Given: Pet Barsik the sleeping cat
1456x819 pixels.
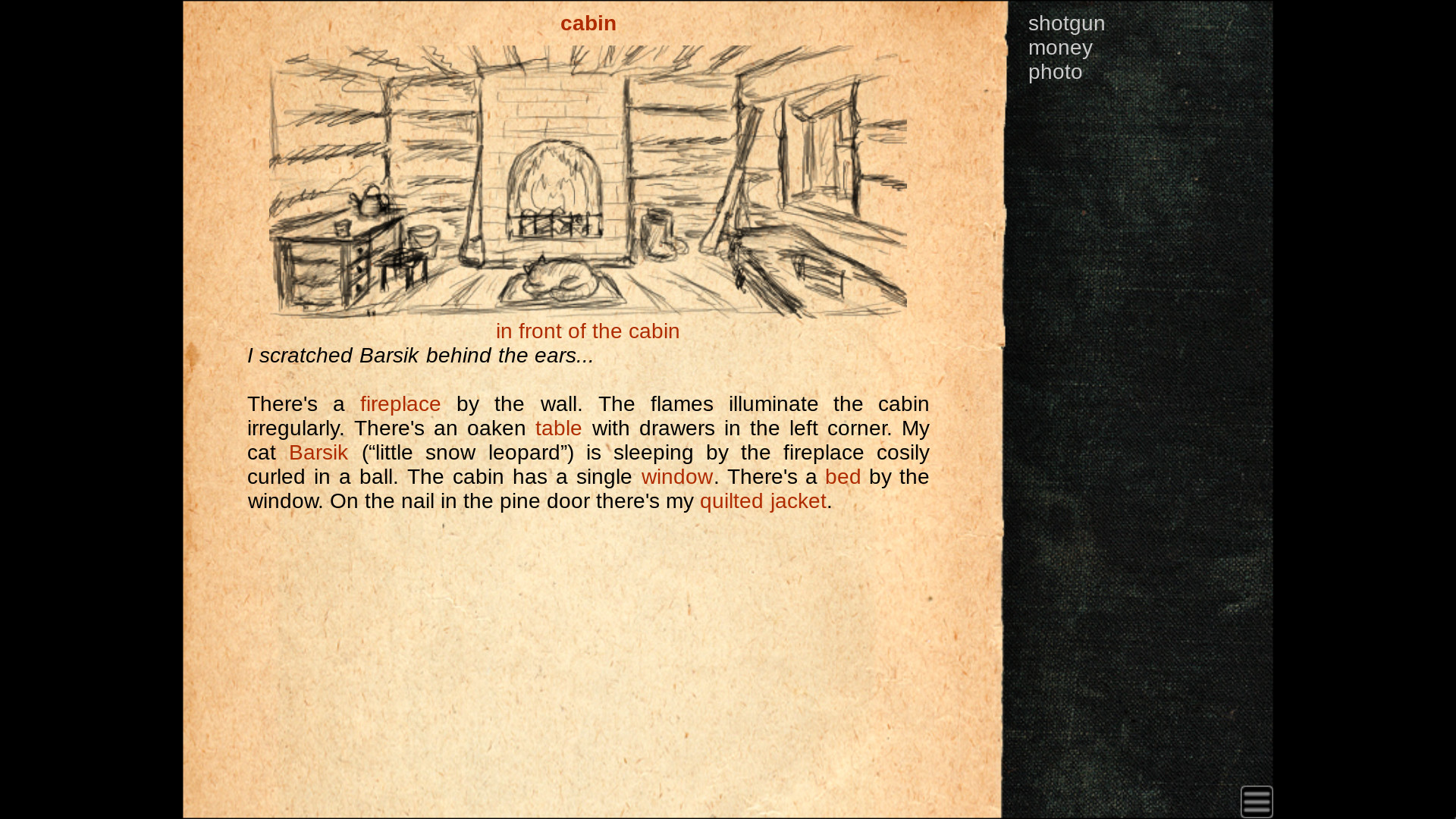Looking at the screenshot, I should click(x=318, y=453).
